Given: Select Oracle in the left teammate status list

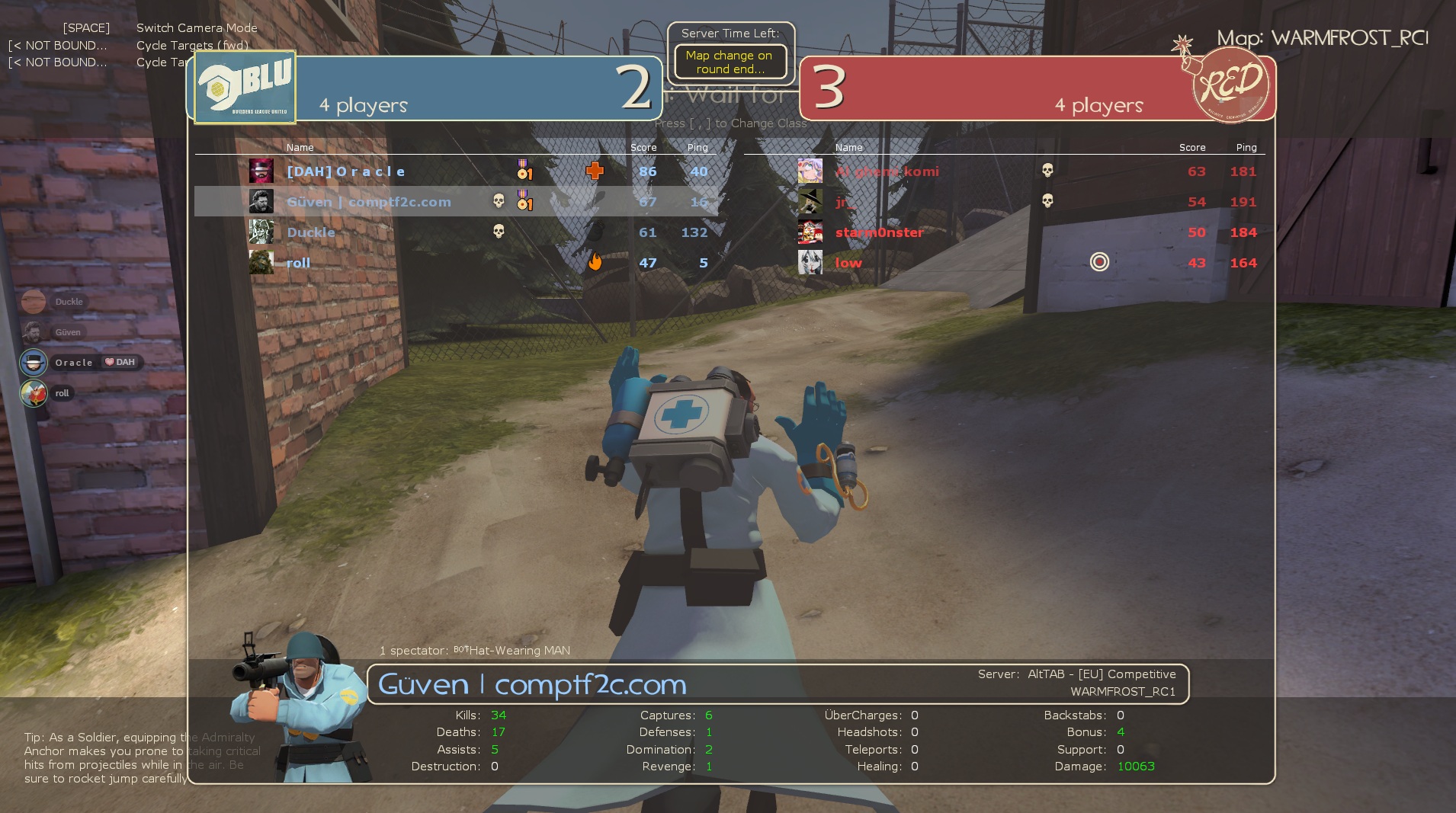Looking at the screenshot, I should pos(73,363).
